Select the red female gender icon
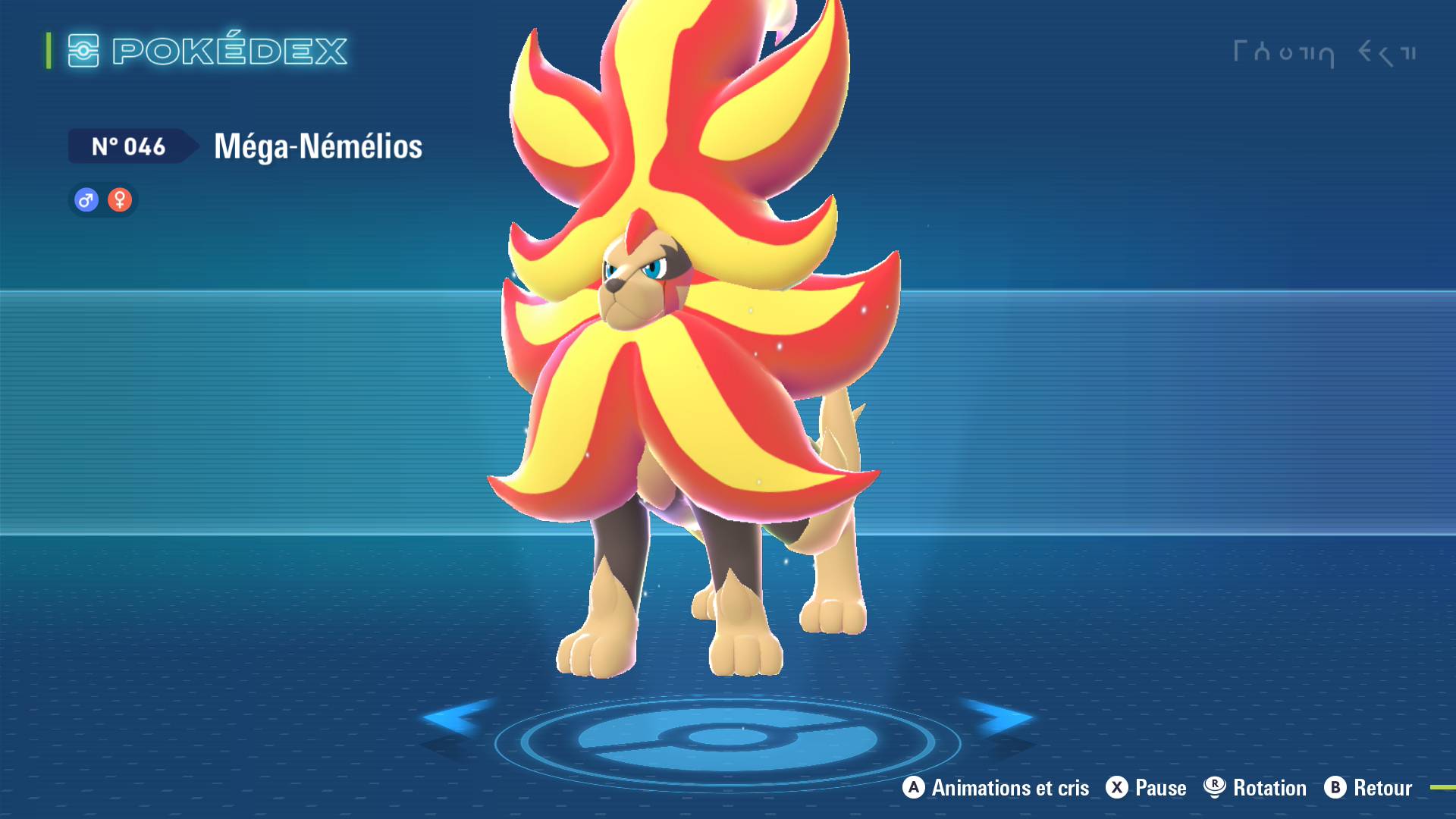 pyautogui.click(x=120, y=200)
